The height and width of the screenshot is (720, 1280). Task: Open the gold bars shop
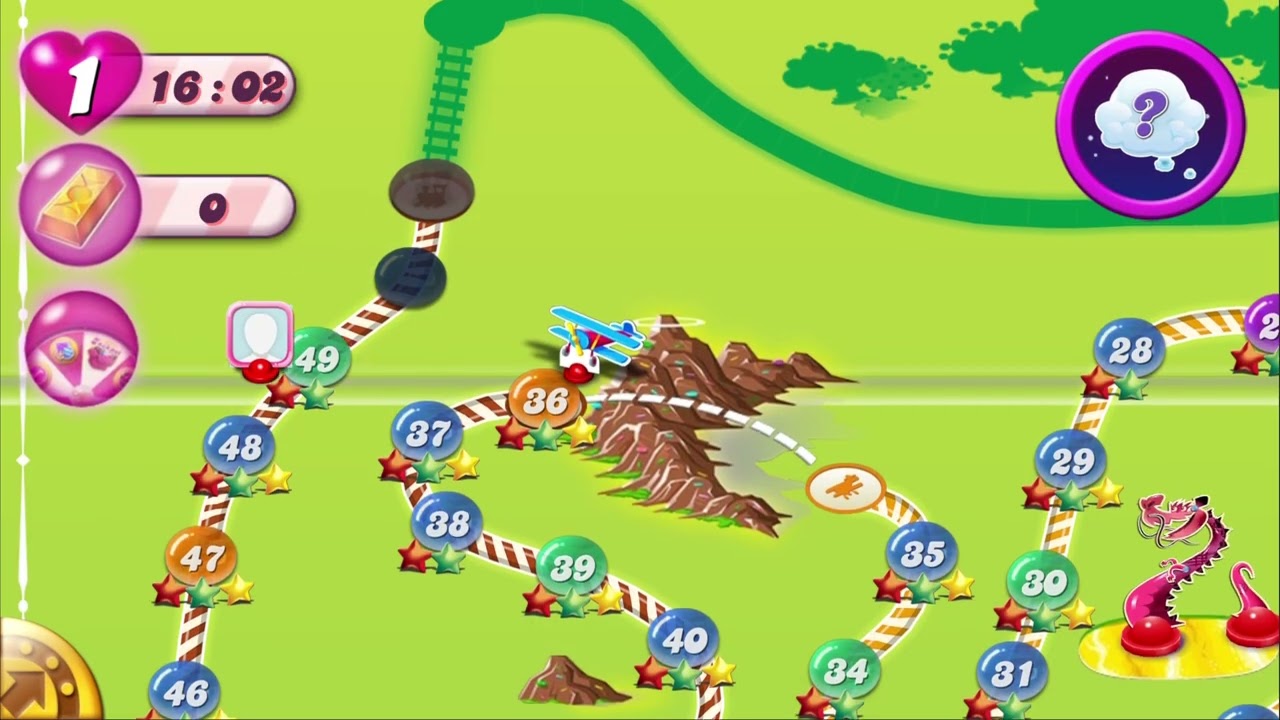click(x=80, y=205)
